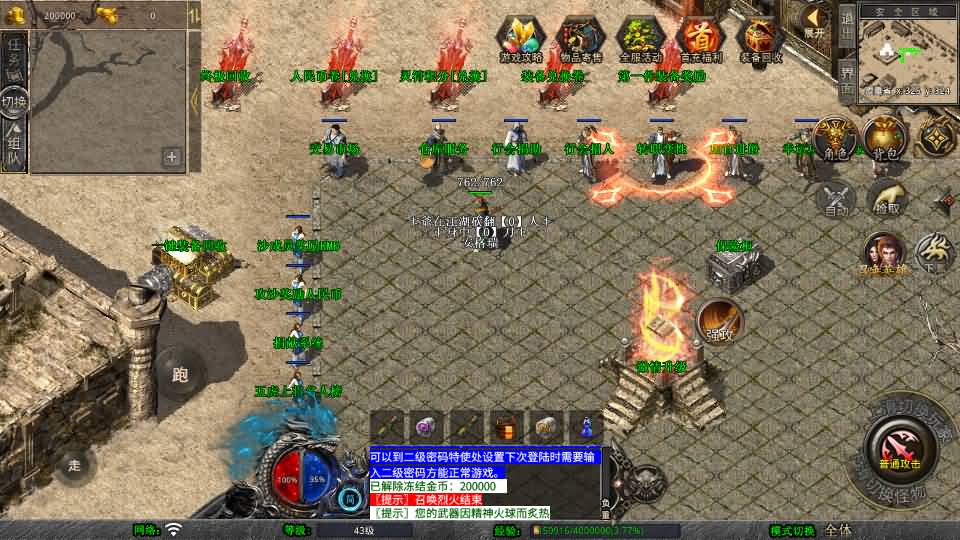Use the 普通攻击 normal attack button
This screenshot has height=540, width=960.
click(x=901, y=446)
